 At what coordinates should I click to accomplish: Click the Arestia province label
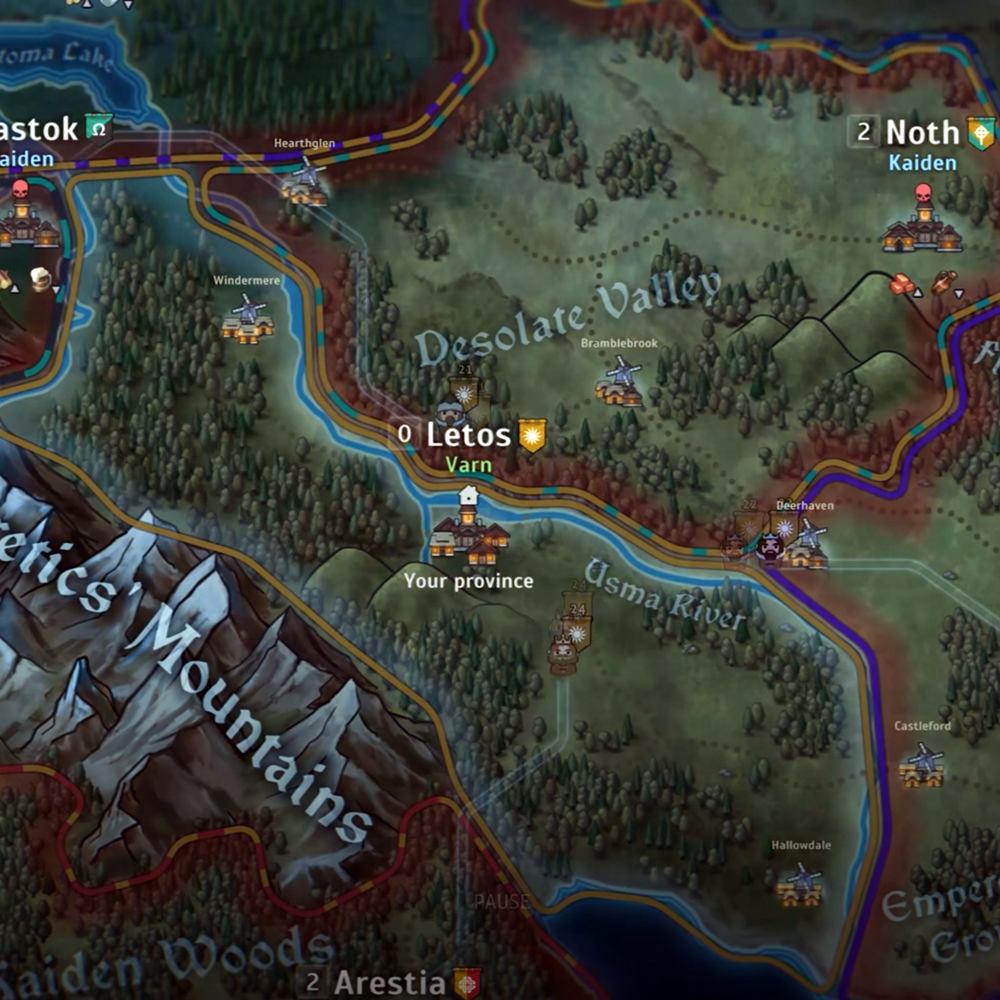[x=389, y=982]
